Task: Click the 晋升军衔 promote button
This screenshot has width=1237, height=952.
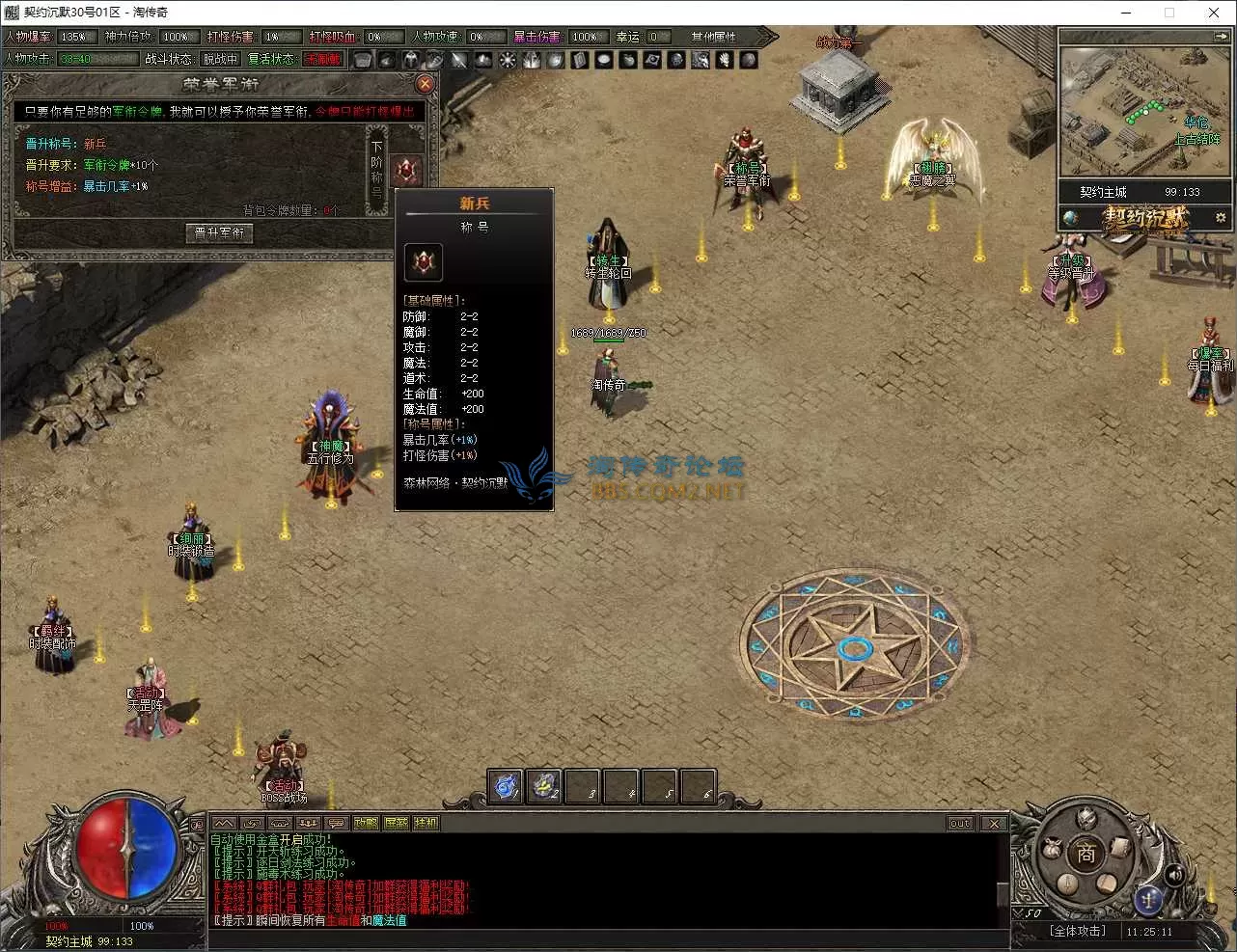Action: (219, 232)
